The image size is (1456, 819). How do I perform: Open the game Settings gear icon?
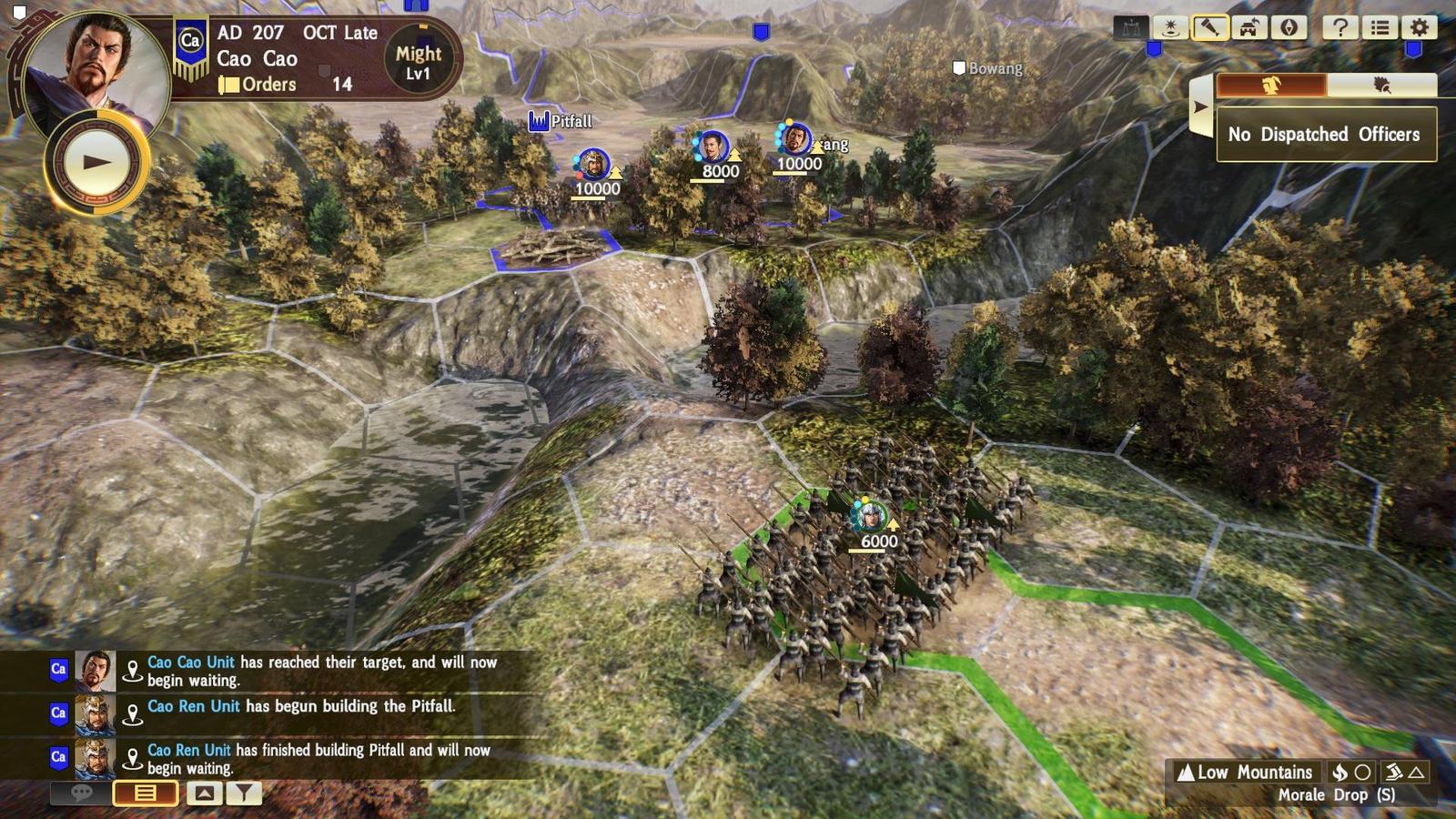[x=1418, y=28]
